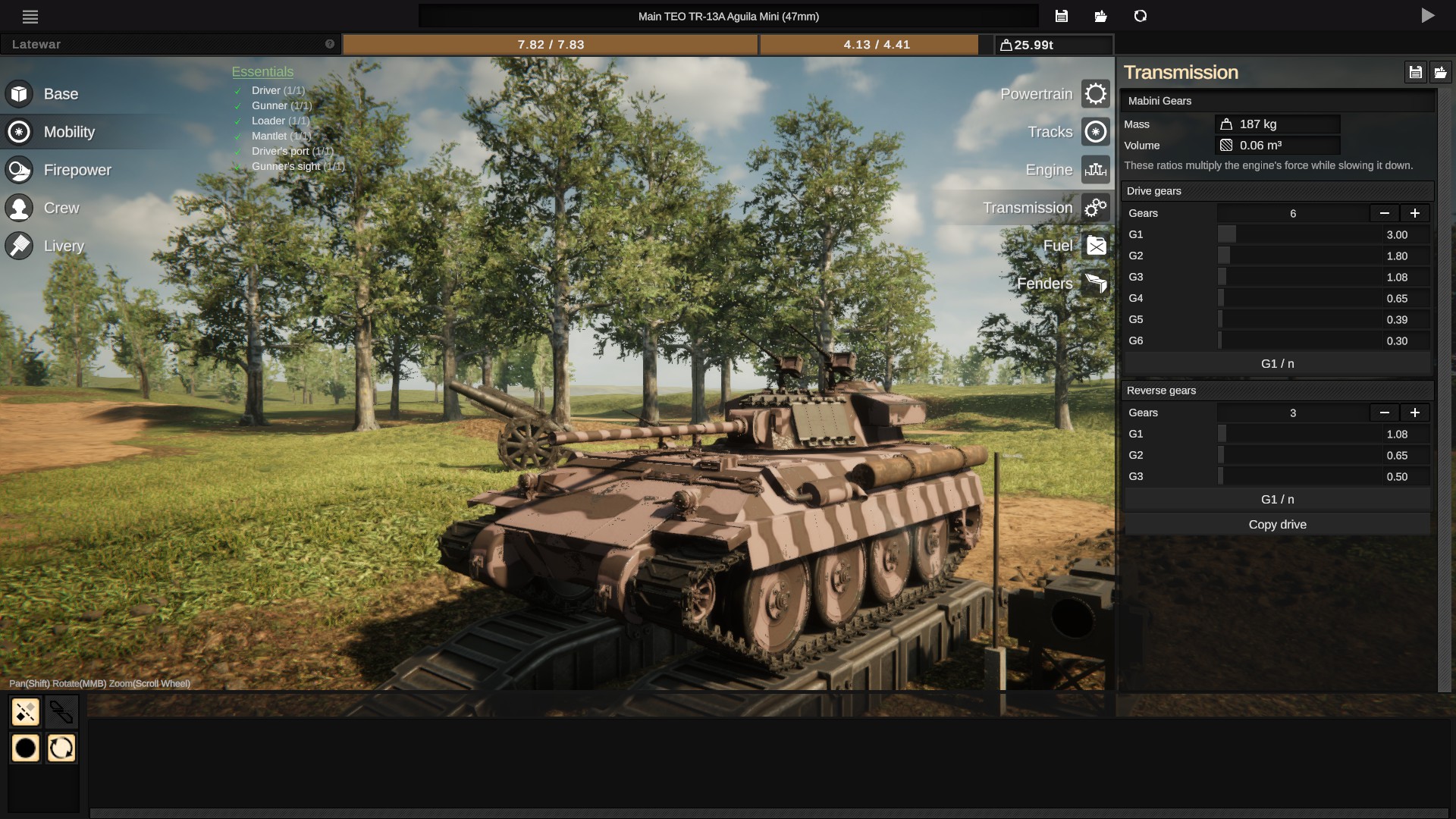Viewport: 1456px width, 819px height.
Task: Click the reload icon in the top bar
Action: tap(1140, 15)
